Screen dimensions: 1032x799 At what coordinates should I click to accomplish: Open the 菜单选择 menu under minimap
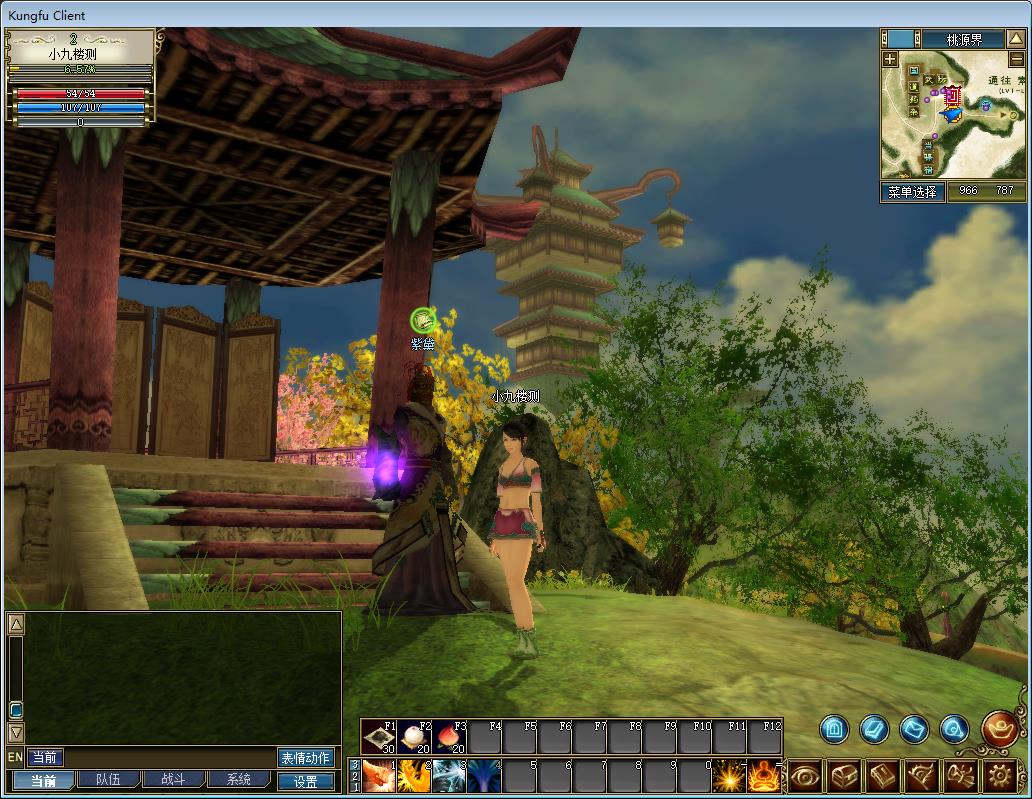pos(912,191)
